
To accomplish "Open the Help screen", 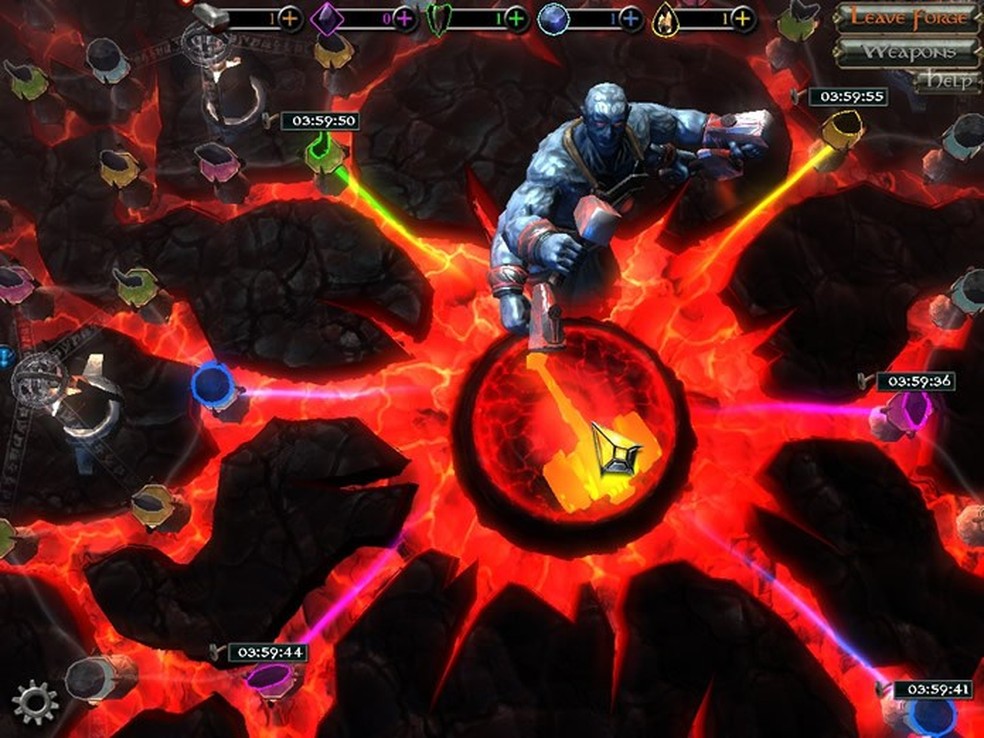I will (x=947, y=81).
